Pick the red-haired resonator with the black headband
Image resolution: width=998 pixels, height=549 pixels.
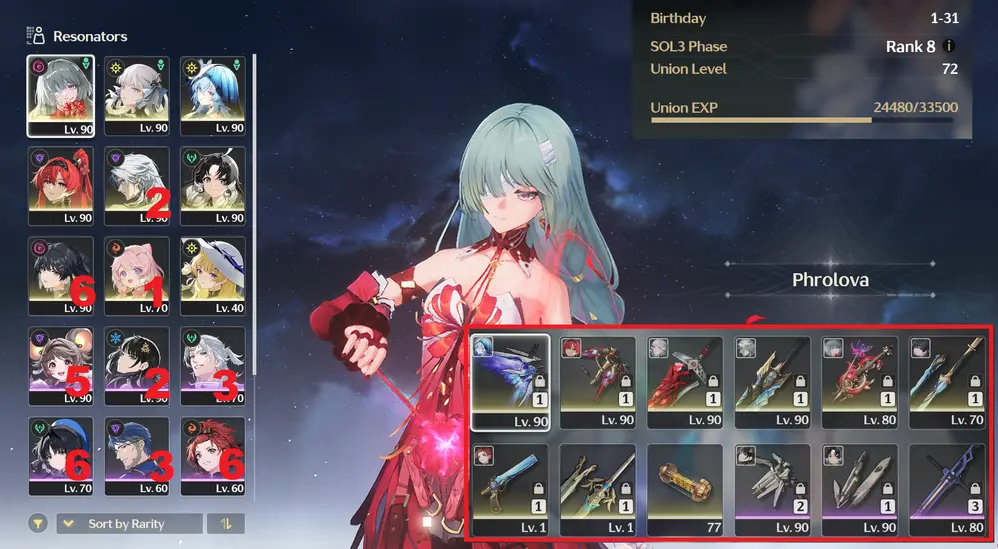[60, 184]
